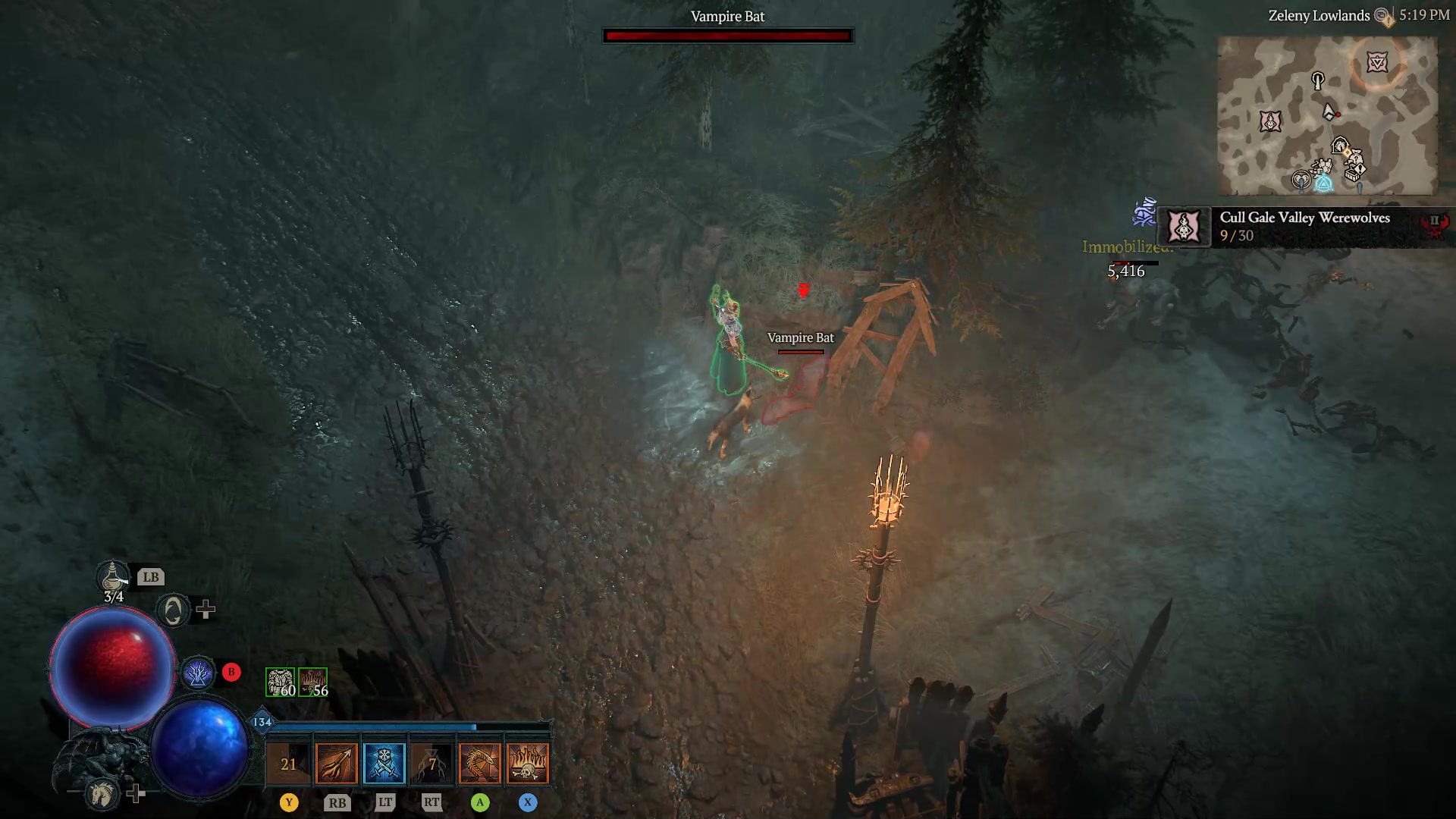The height and width of the screenshot is (819, 1456).
Task: Click the serpent skill icon bound to A
Action: point(480,763)
